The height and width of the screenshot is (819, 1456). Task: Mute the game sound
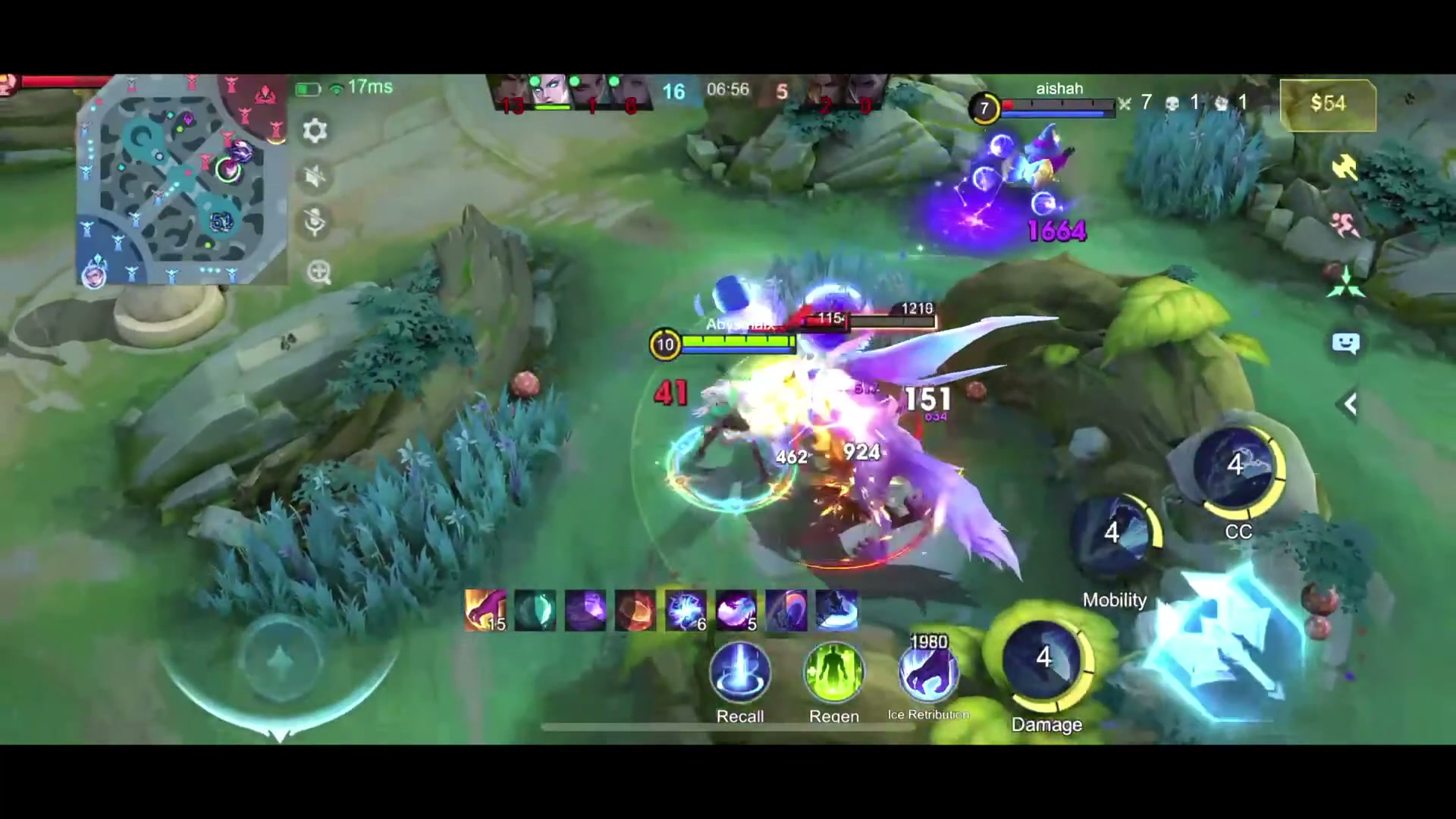click(313, 177)
